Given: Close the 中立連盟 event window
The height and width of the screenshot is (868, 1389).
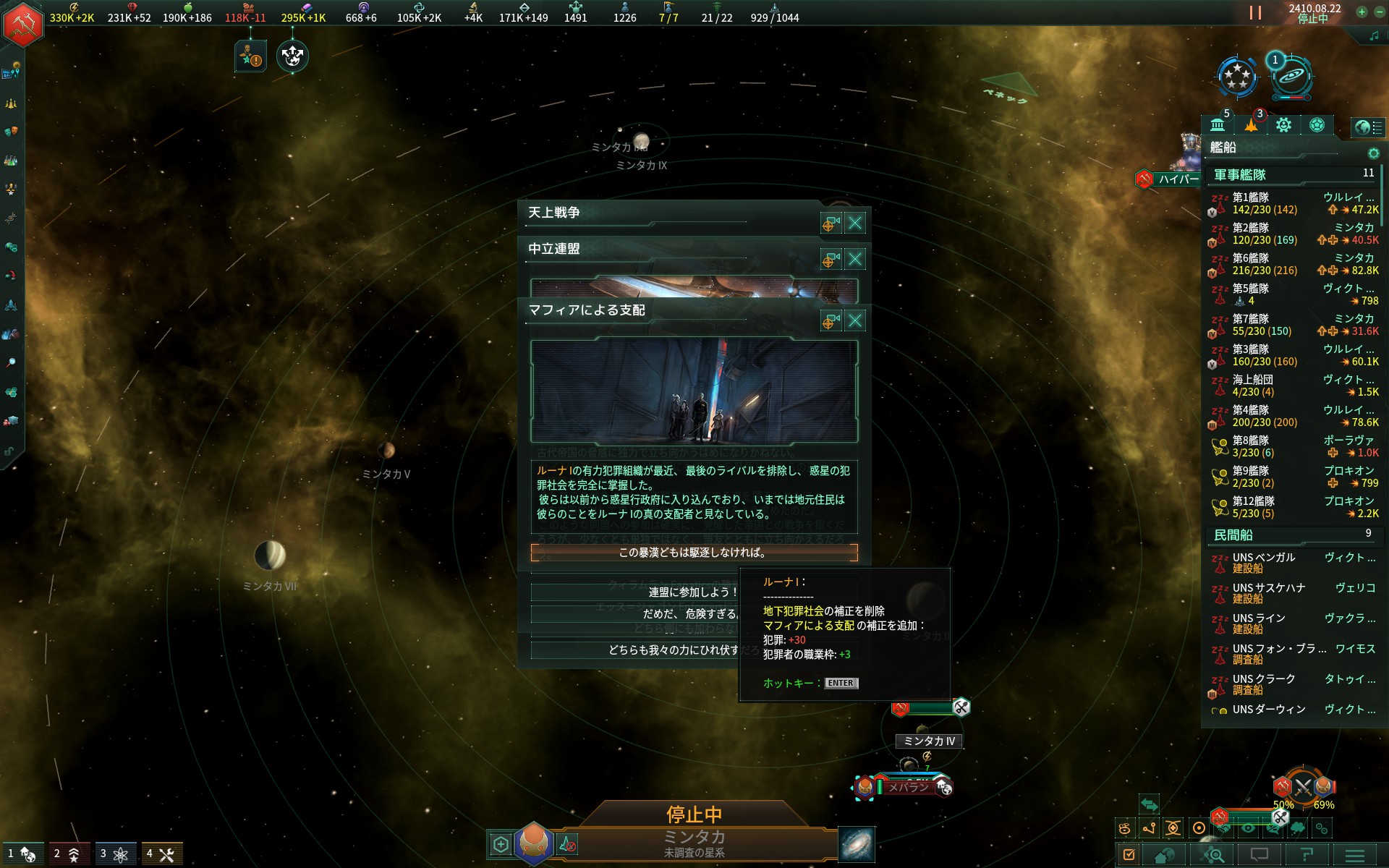Looking at the screenshot, I should 854,259.
